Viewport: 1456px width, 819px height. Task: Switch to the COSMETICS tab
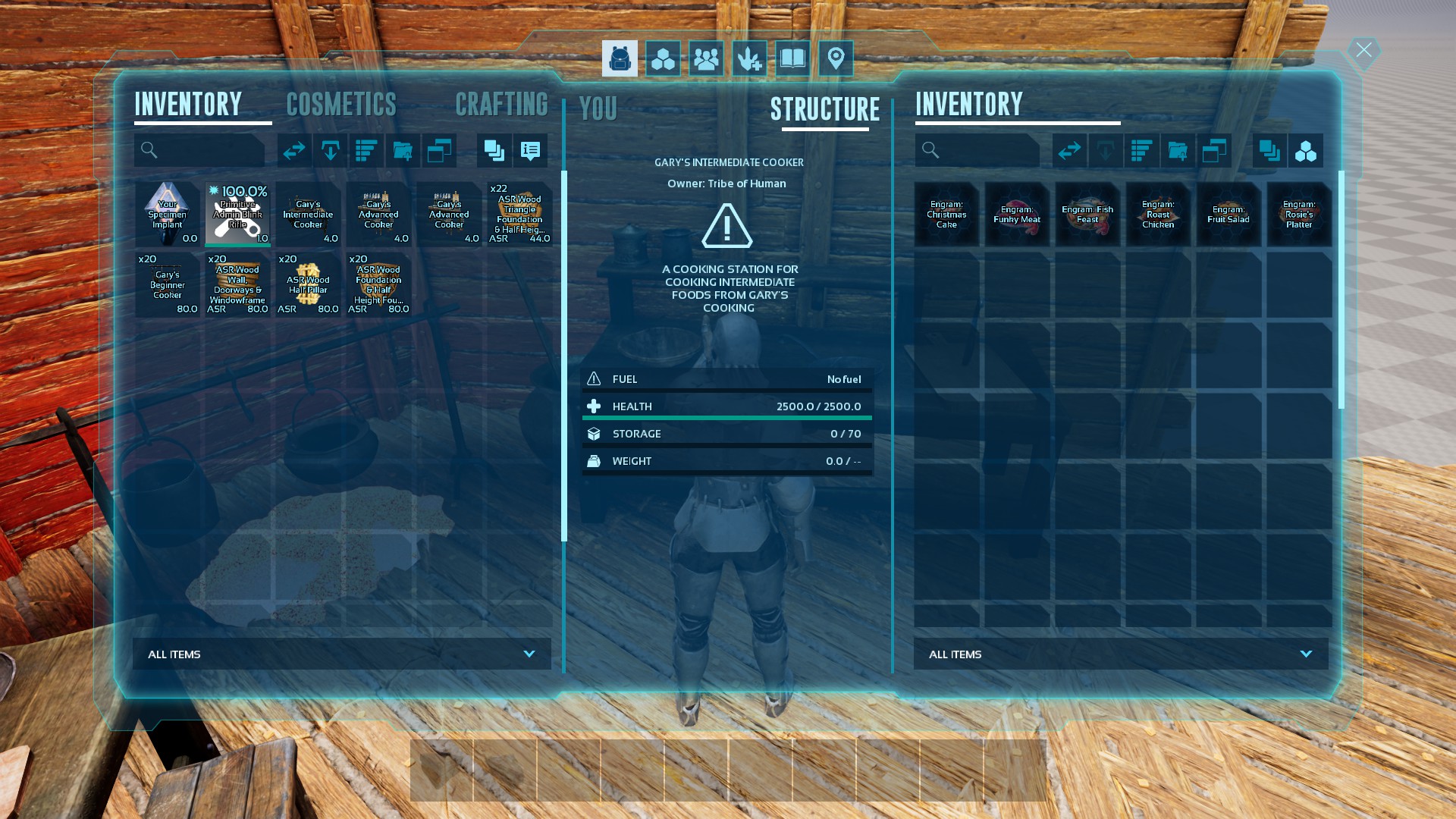pyautogui.click(x=341, y=104)
